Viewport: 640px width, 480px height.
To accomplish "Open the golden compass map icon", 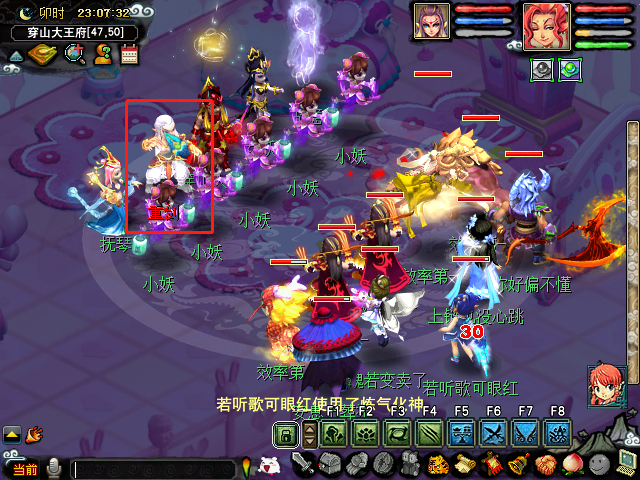I will pyautogui.click(x=44, y=54).
